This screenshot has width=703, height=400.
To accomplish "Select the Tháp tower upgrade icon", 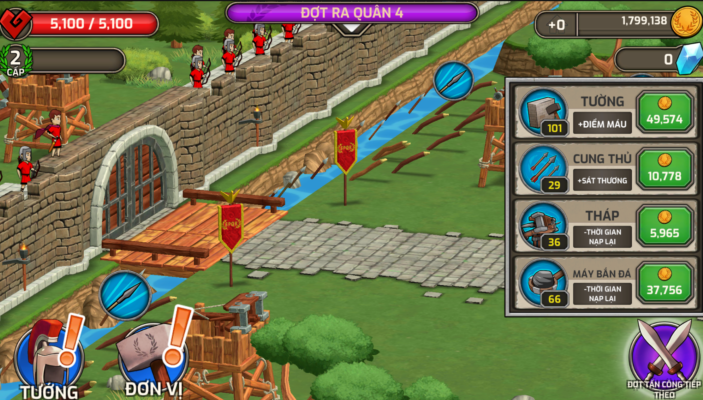I will (543, 224).
